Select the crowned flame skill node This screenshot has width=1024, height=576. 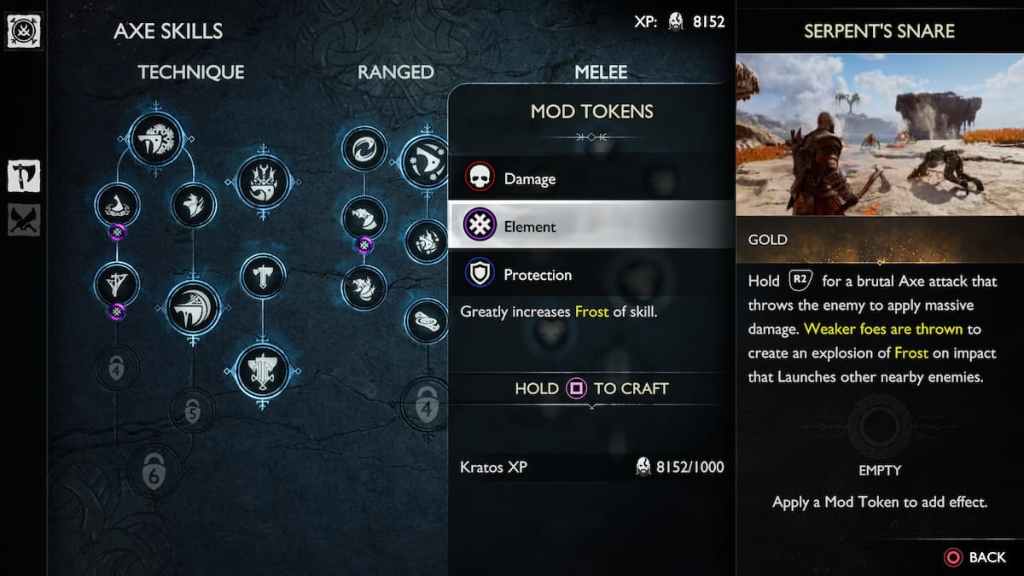pos(263,183)
